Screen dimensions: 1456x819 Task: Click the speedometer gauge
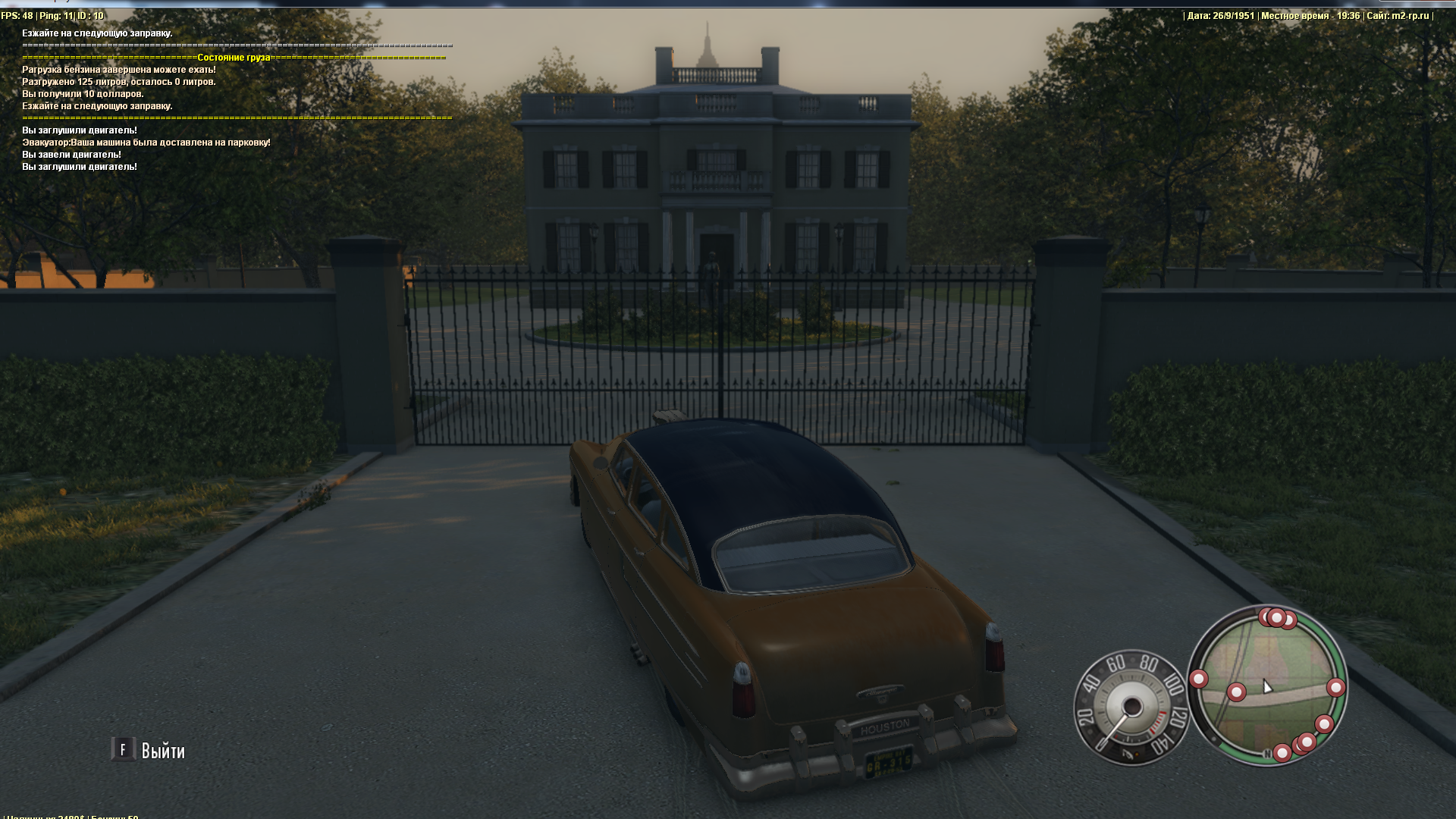tap(1131, 708)
